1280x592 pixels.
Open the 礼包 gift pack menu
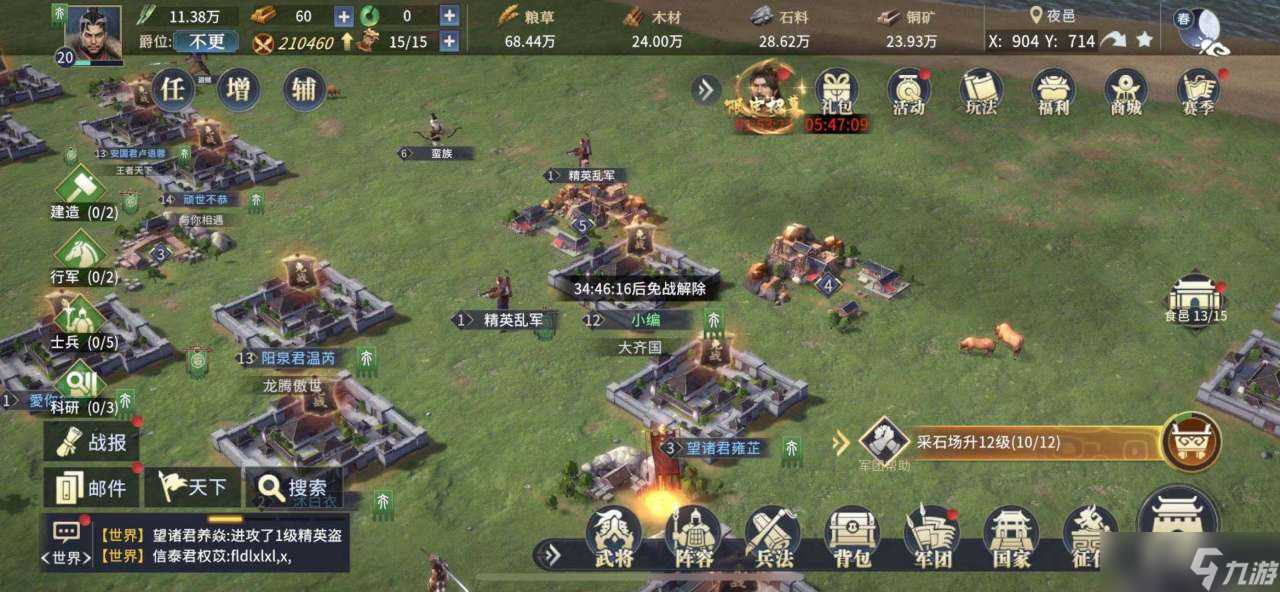click(836, 92)
